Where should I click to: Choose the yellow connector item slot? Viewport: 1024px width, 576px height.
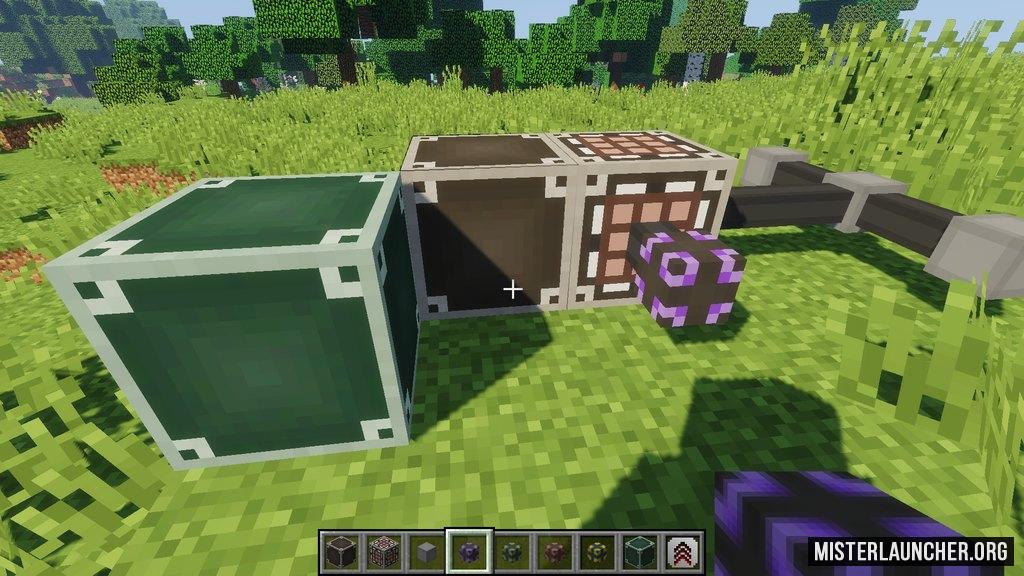pyautogui.click(x=598, y=551)
